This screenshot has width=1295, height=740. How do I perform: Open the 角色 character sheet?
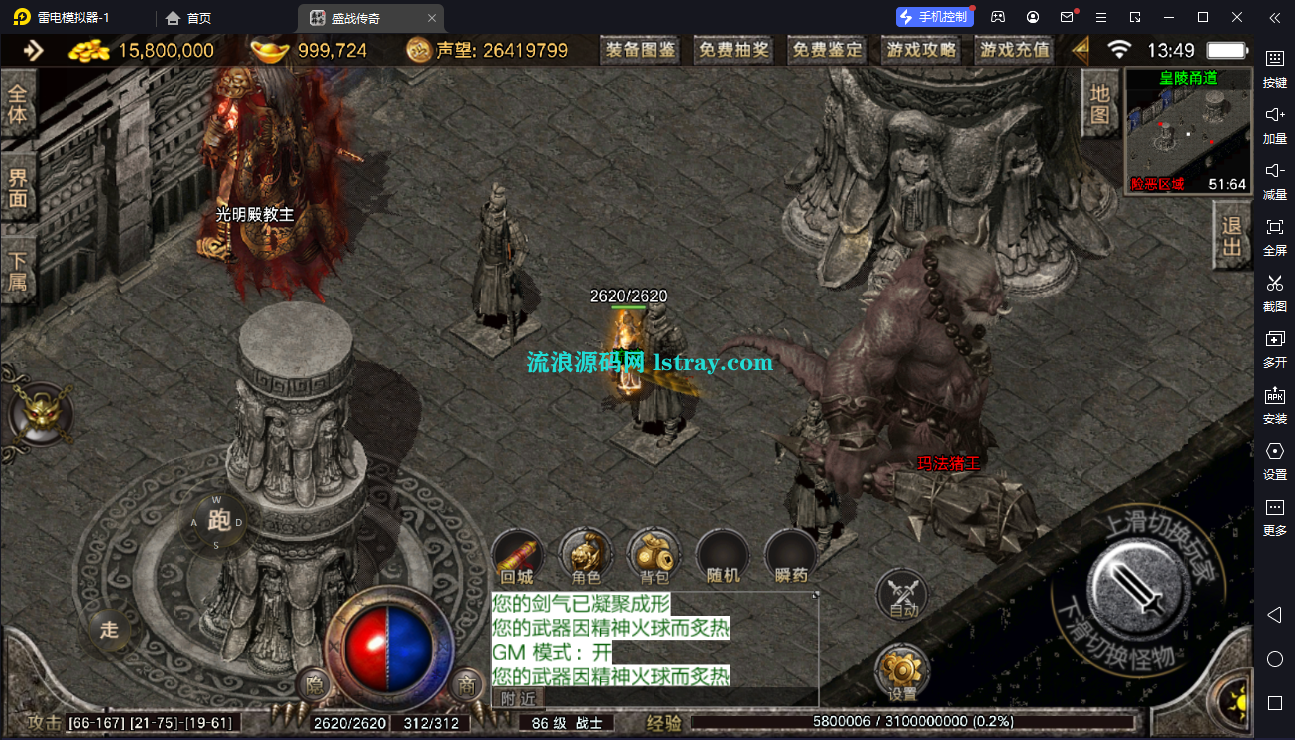(586, 557)
